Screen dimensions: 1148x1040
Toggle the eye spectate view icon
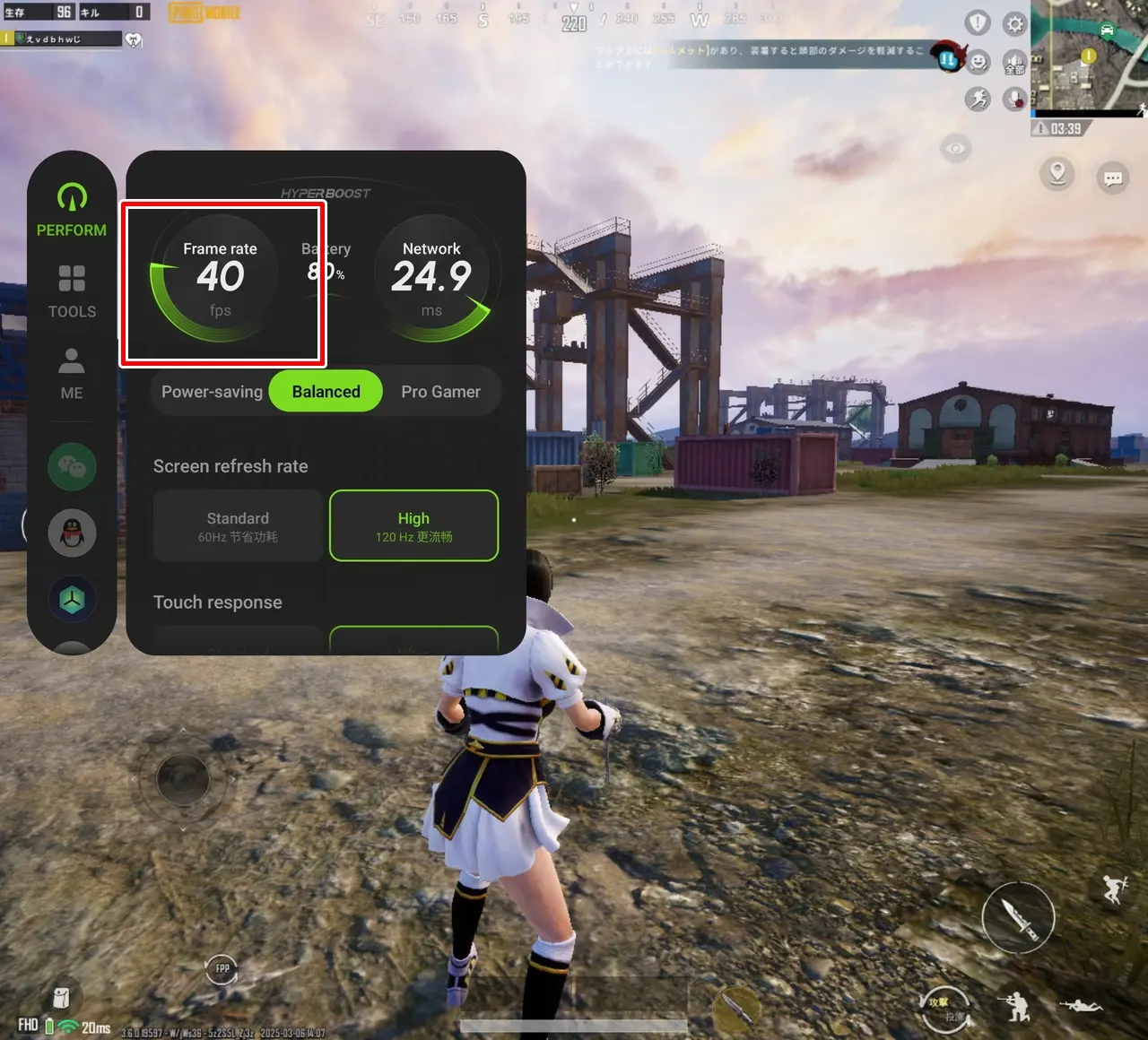click(955, 148)
